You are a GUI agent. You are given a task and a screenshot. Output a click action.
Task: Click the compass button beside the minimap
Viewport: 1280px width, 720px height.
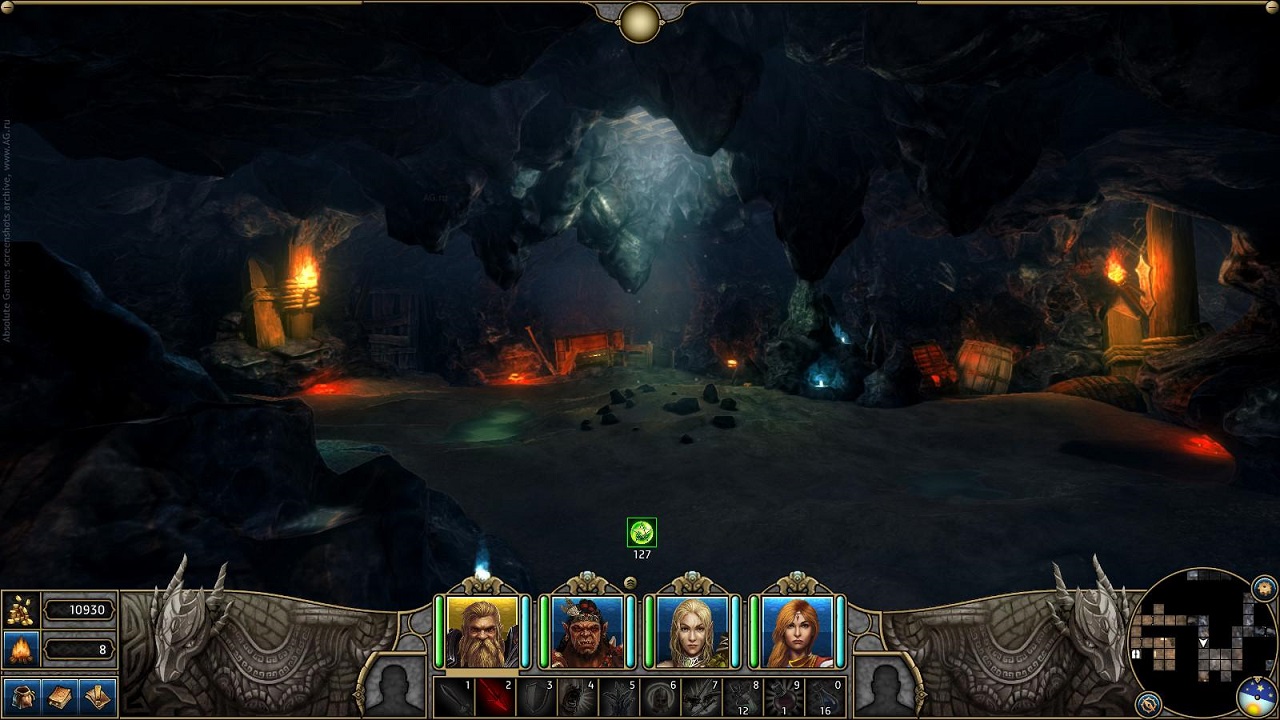pyautogui.click(x=1147, y=702)
